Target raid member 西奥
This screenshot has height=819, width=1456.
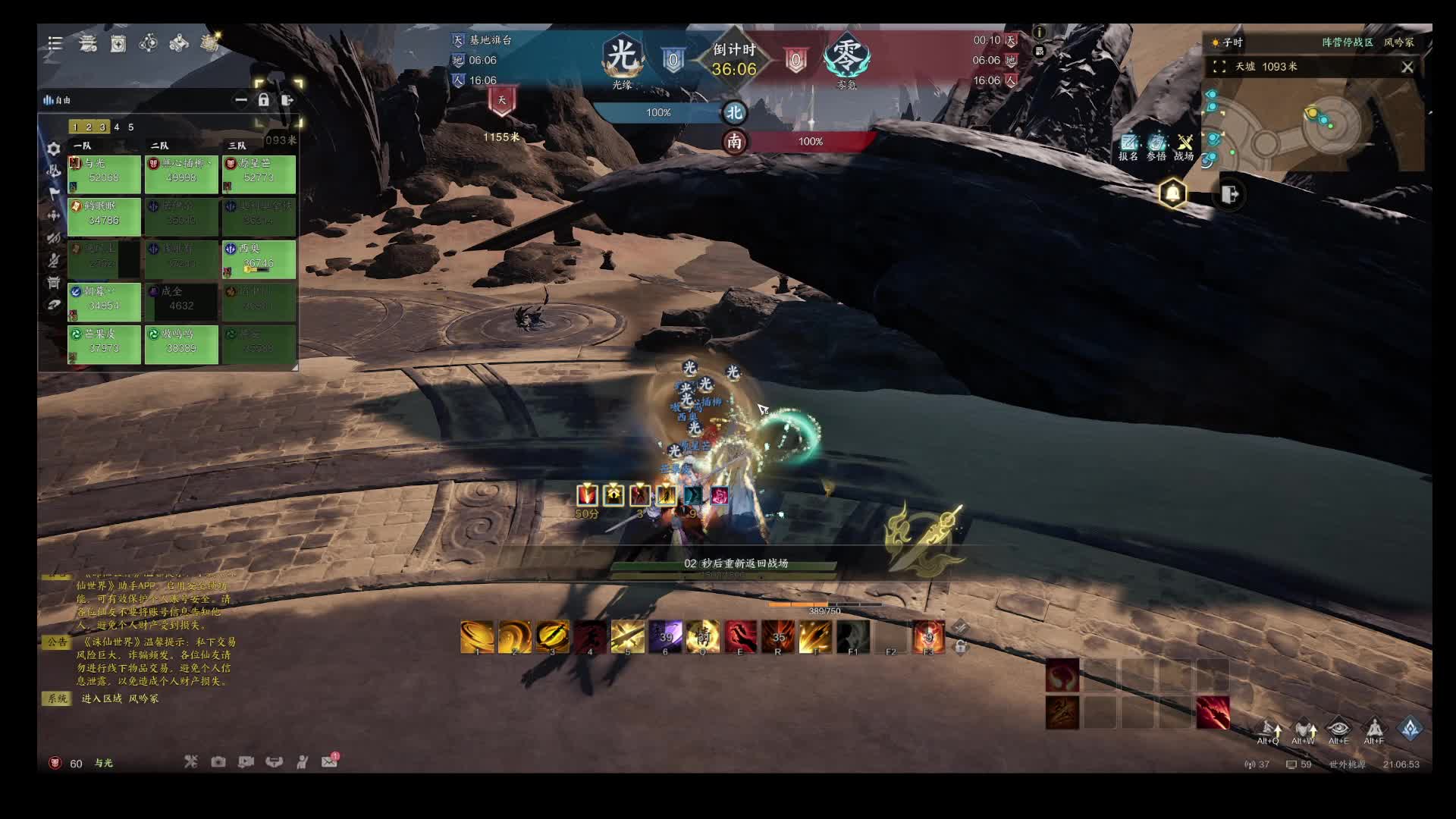point(259,257)
